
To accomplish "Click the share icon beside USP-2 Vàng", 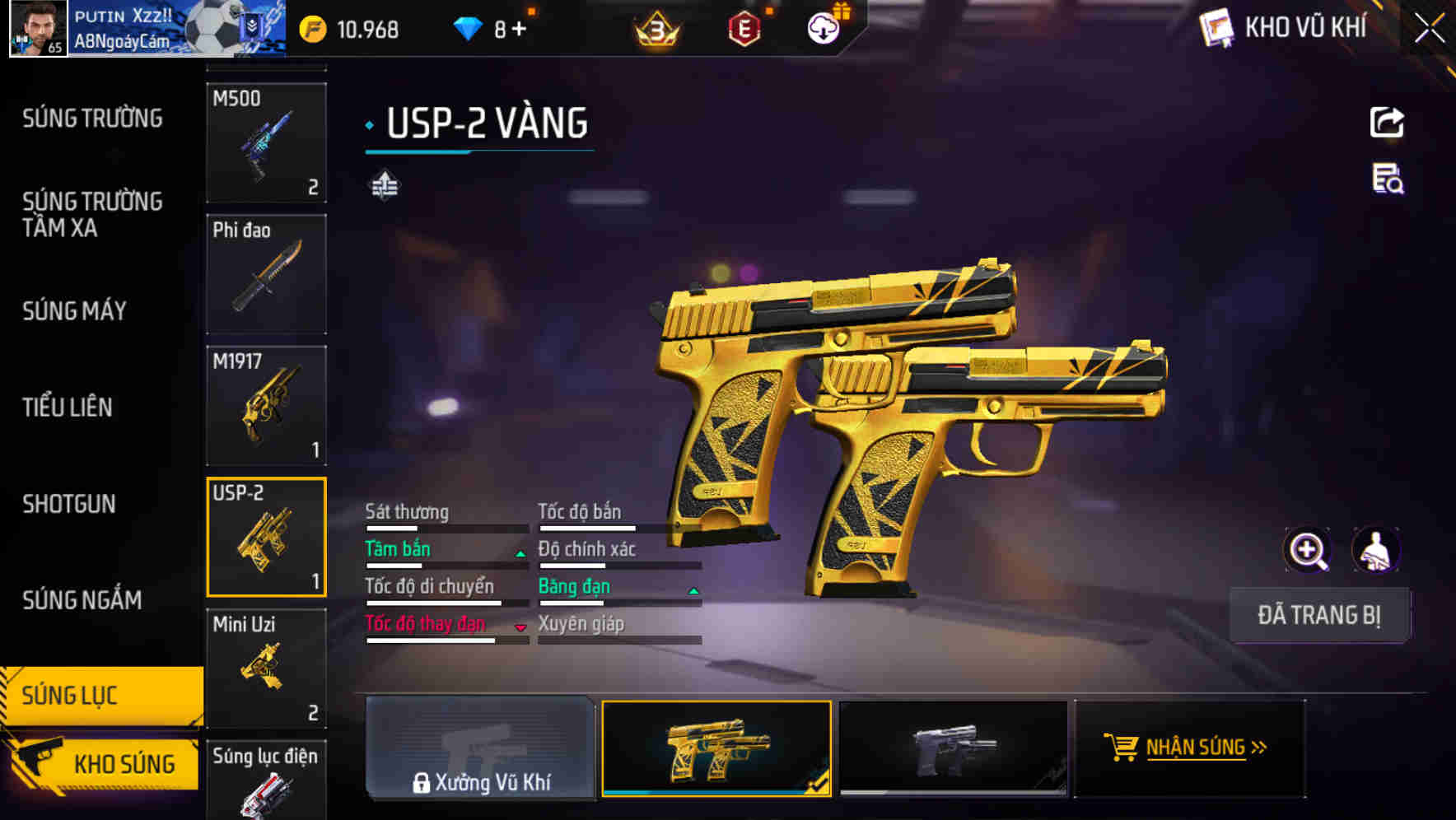I will (1387, 122).
